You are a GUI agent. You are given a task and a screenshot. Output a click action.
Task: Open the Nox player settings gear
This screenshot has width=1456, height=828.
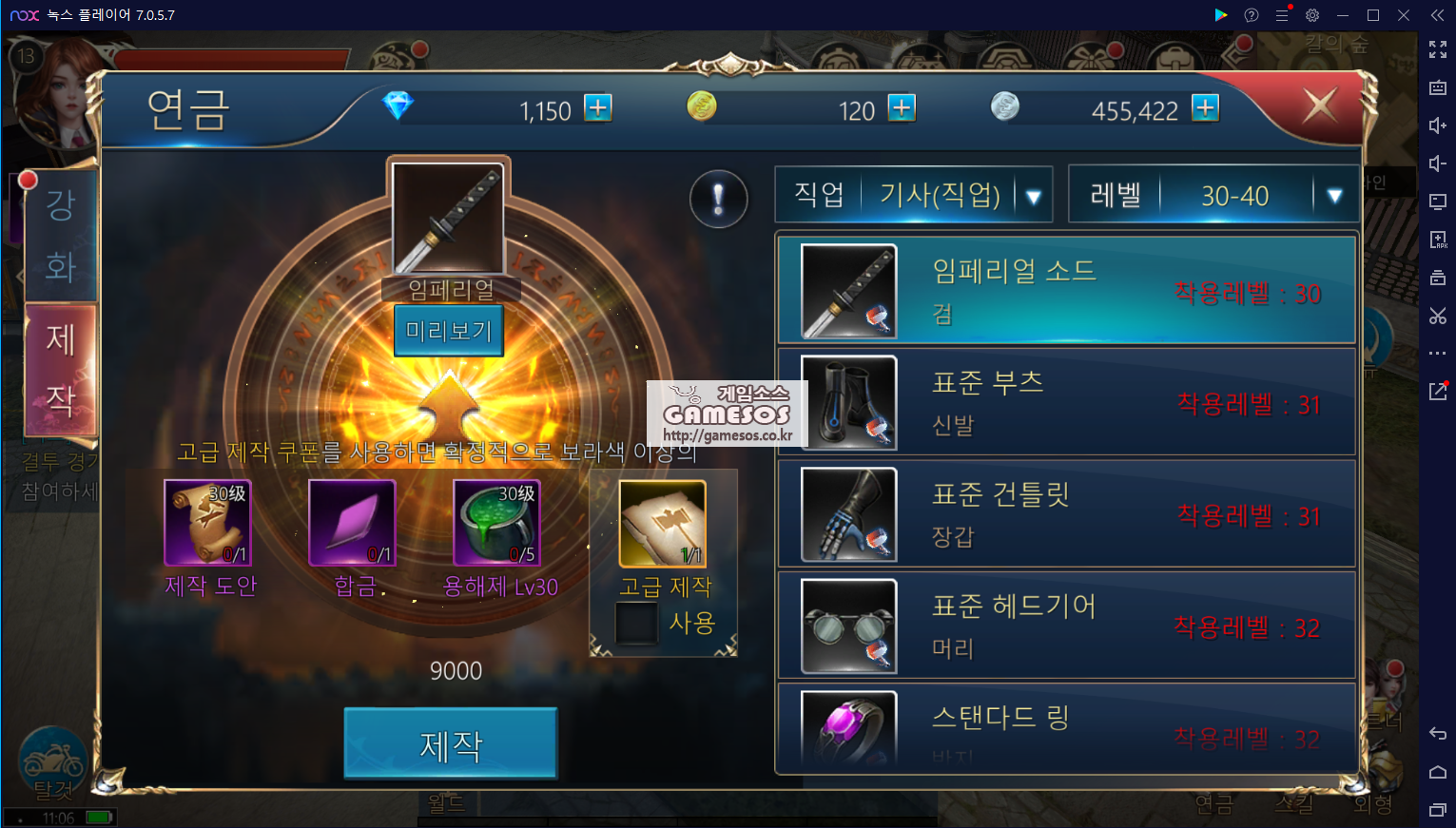(x=1312, y=15)
